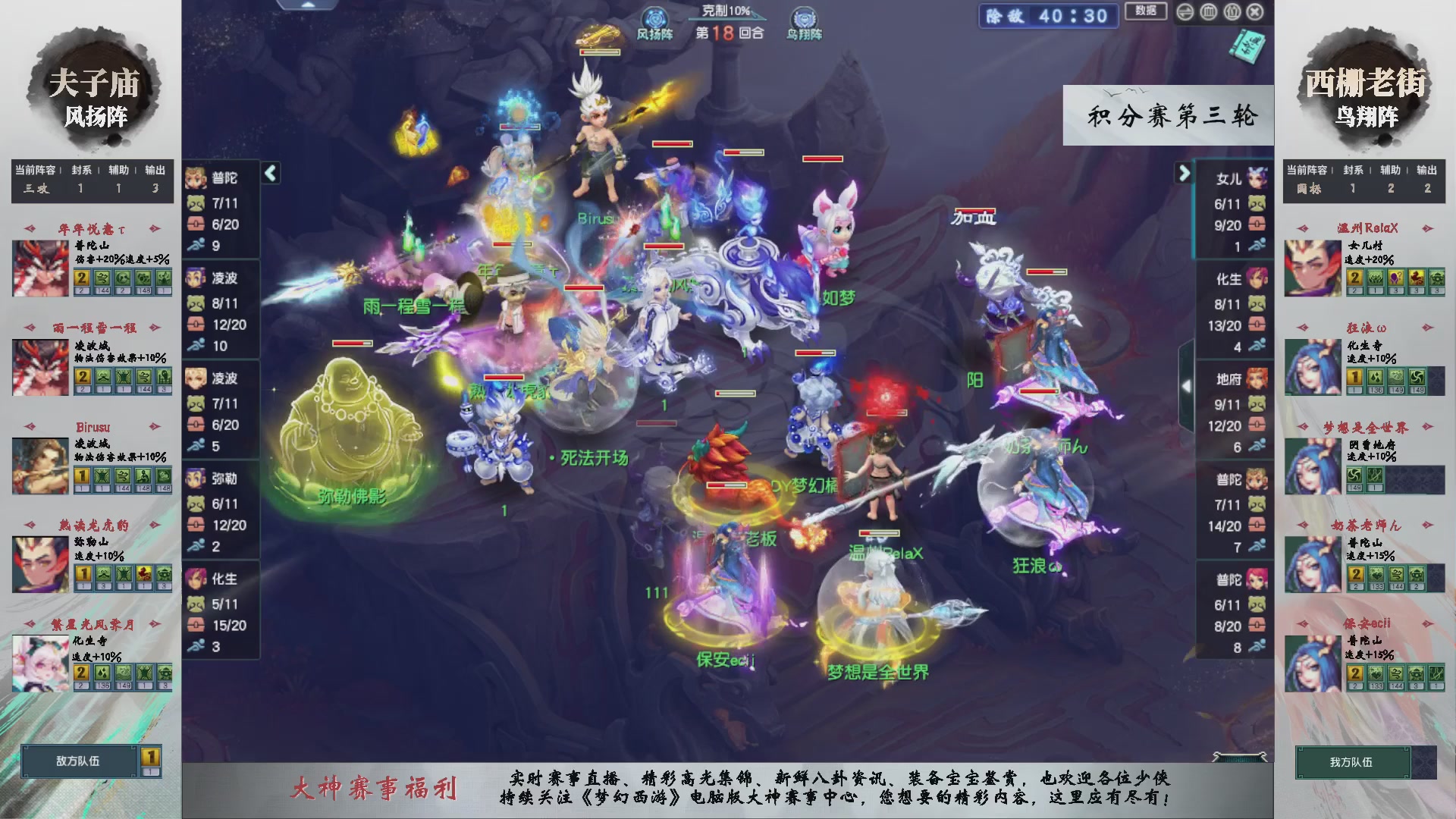Image resolution: width=1456 pixels, height=819 pixels.
Task: Click the circular grid icon in top-right toolbar
Action: (x=1208, y=12)
